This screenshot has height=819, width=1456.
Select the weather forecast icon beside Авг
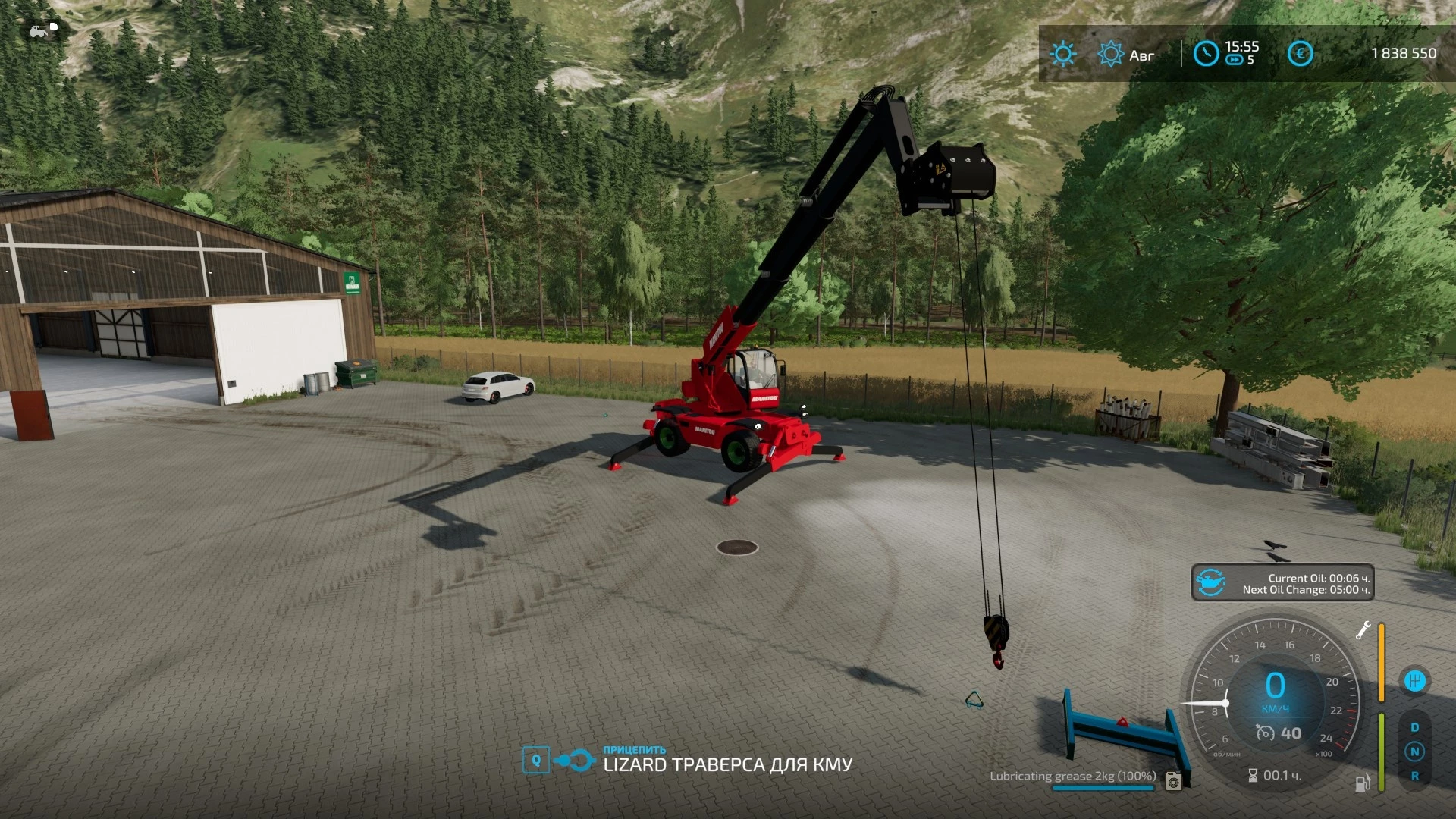1110,54
